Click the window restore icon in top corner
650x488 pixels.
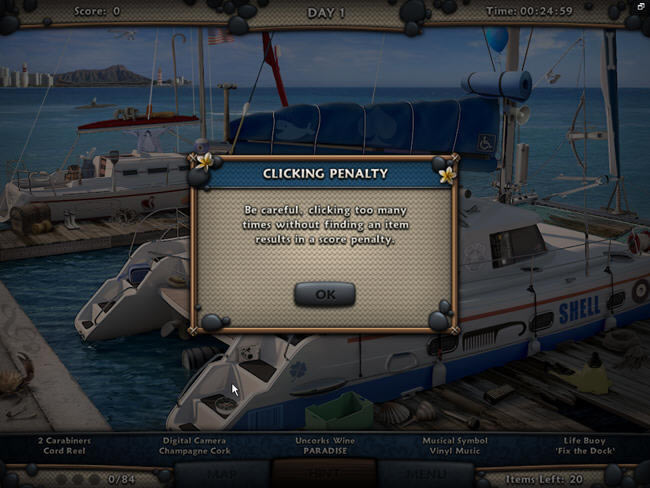[641, 6]
